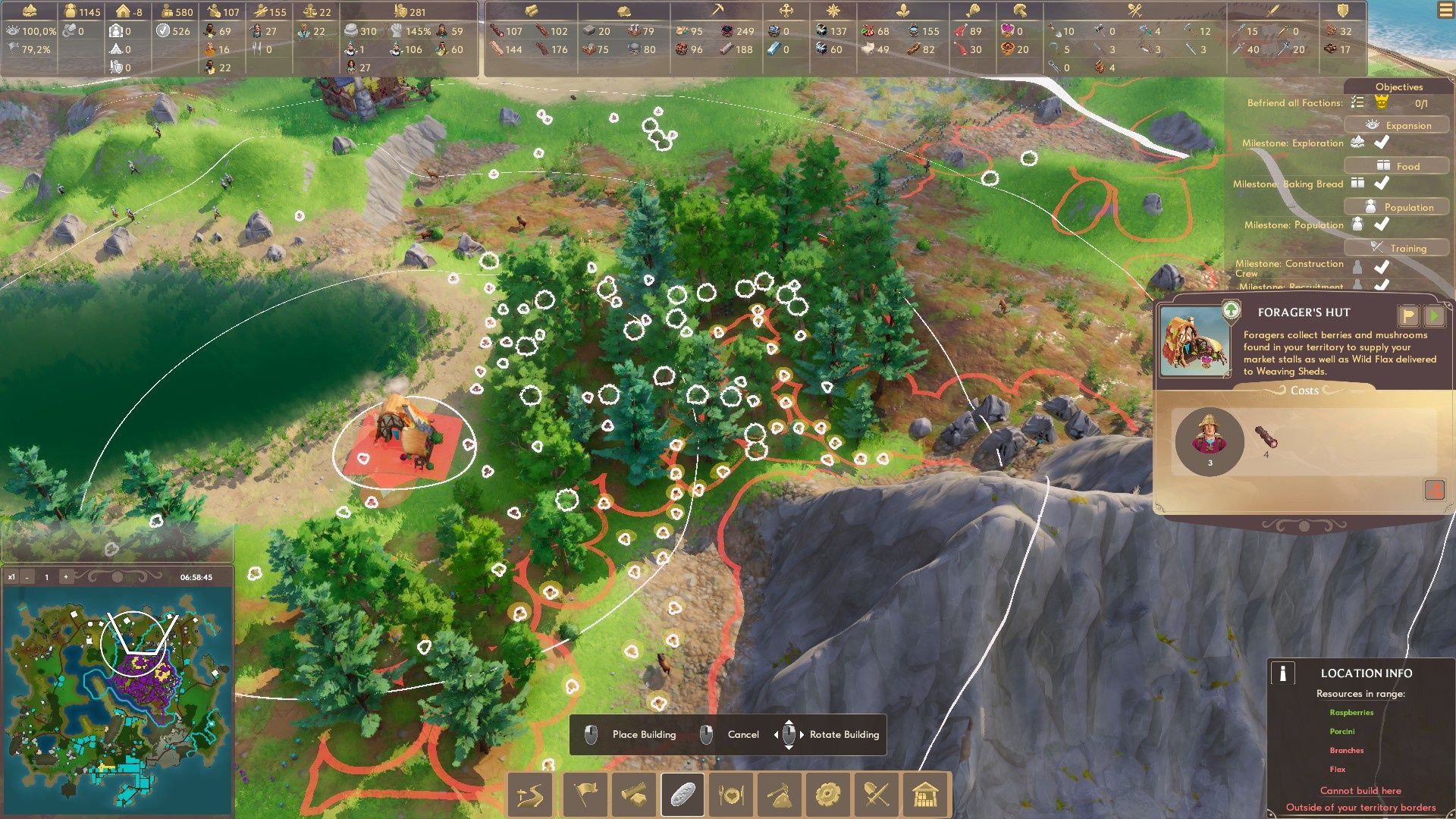
Task: Click the yellow flag button on Forager's Hut panel
Action: (1407, 315)
